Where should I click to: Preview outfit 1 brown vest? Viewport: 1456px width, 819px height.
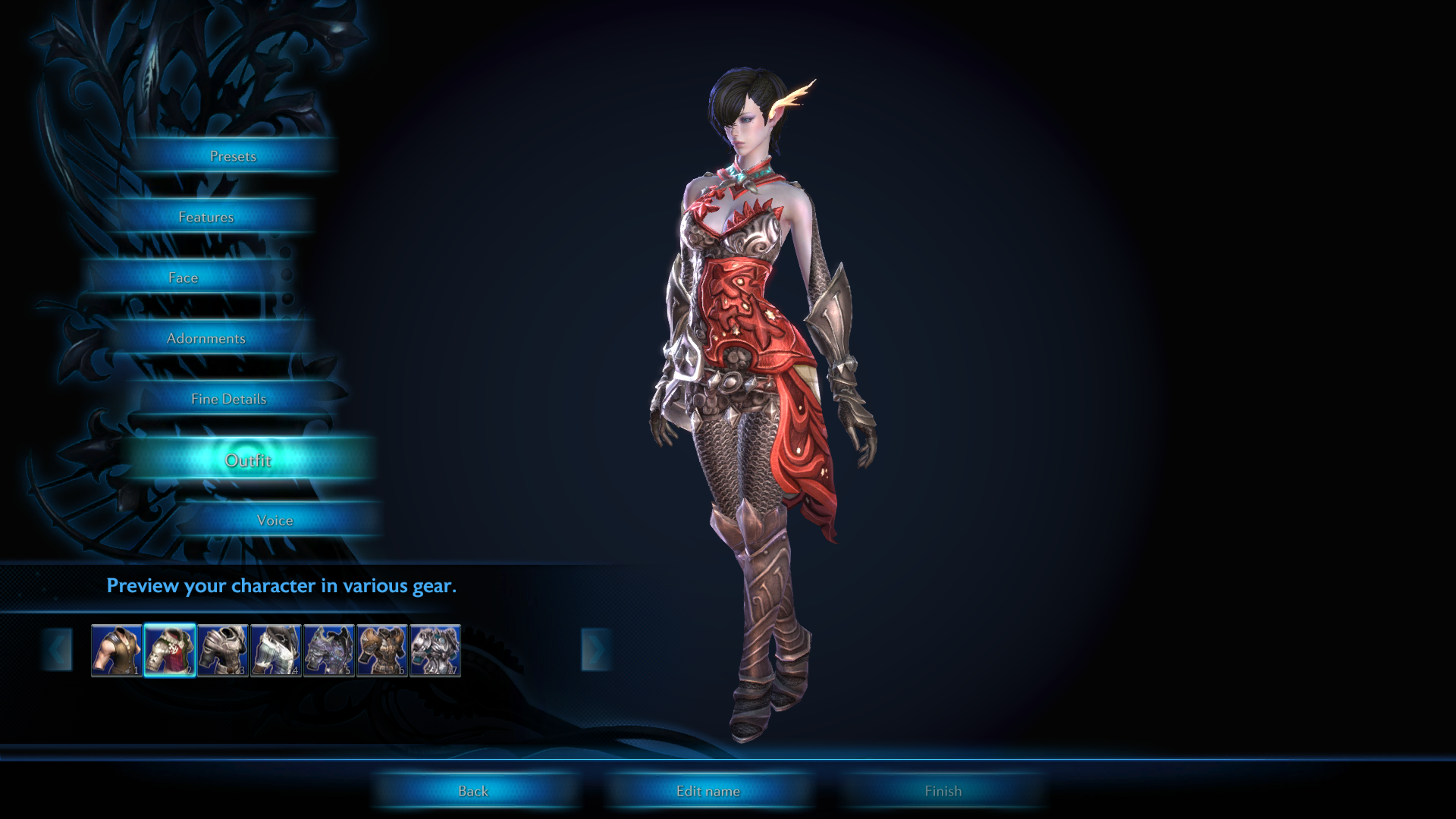pyautogui.click(x=117, y=650)
